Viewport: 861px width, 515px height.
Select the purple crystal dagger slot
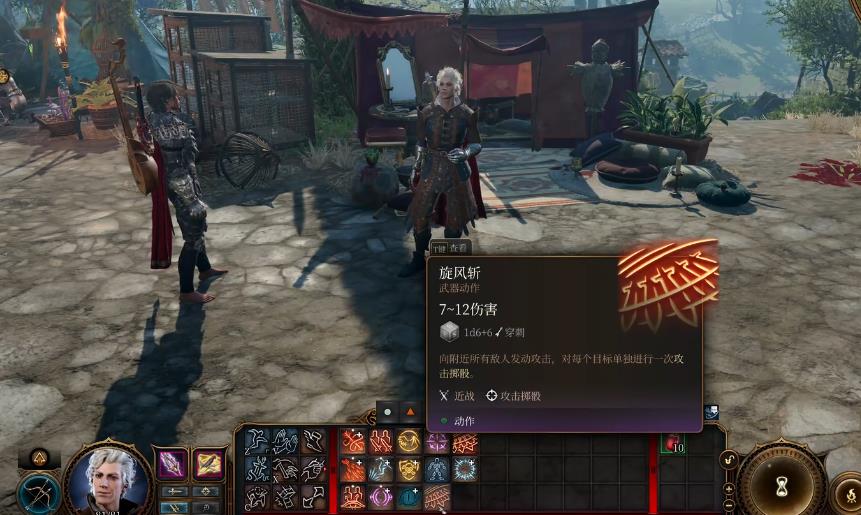click(172, 464)
